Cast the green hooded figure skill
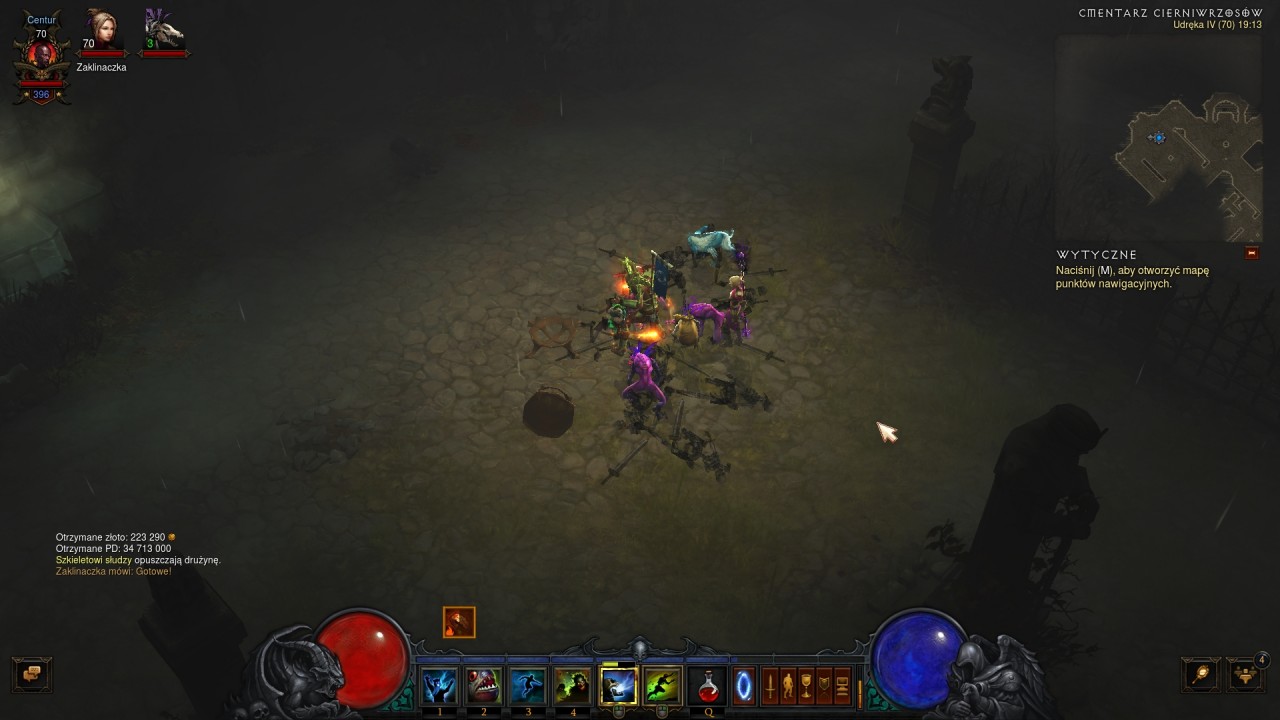1280x720 pixels. click(x=573, y=686)
